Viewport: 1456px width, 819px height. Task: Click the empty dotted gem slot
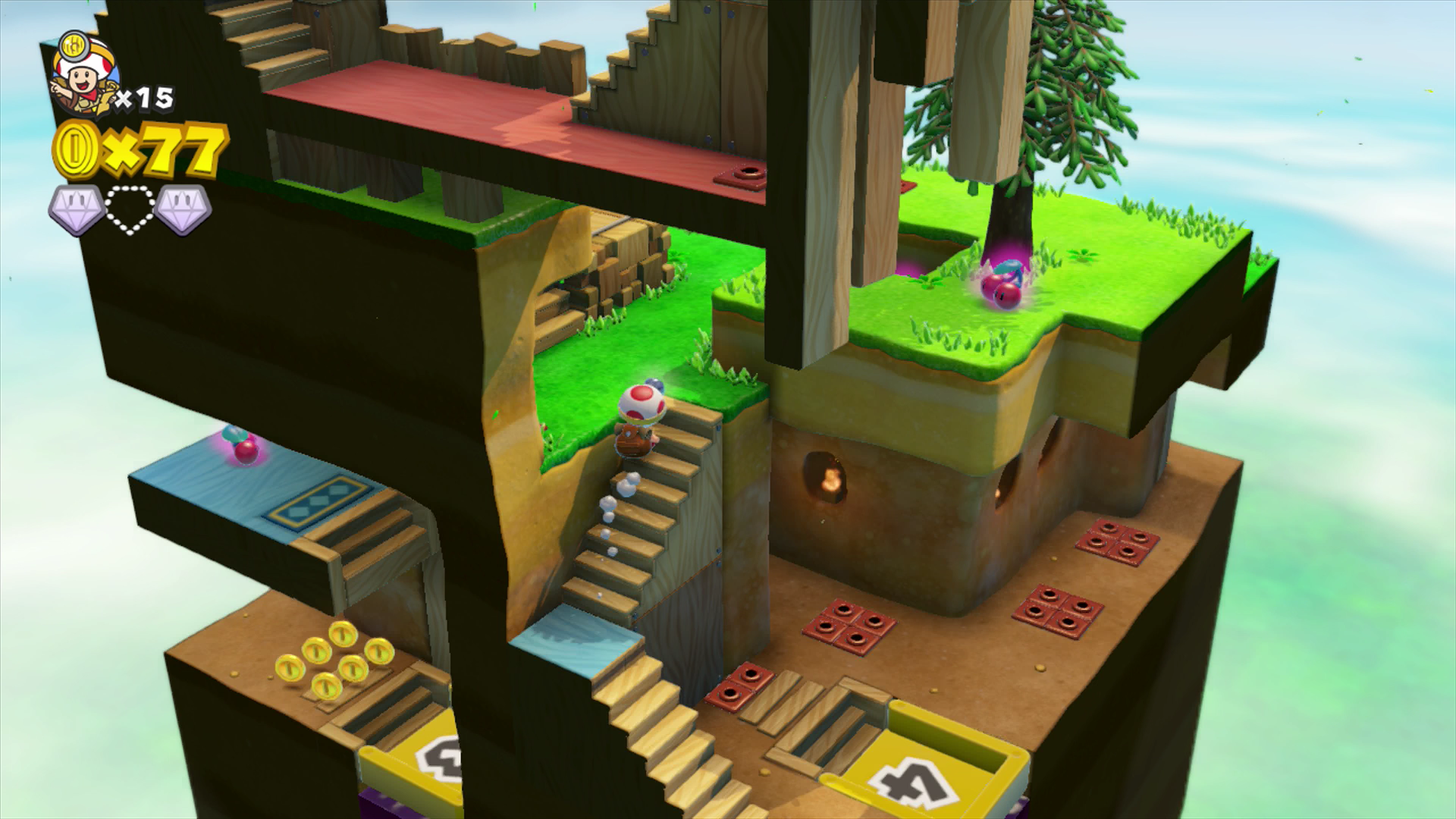[x=130, y=208]
